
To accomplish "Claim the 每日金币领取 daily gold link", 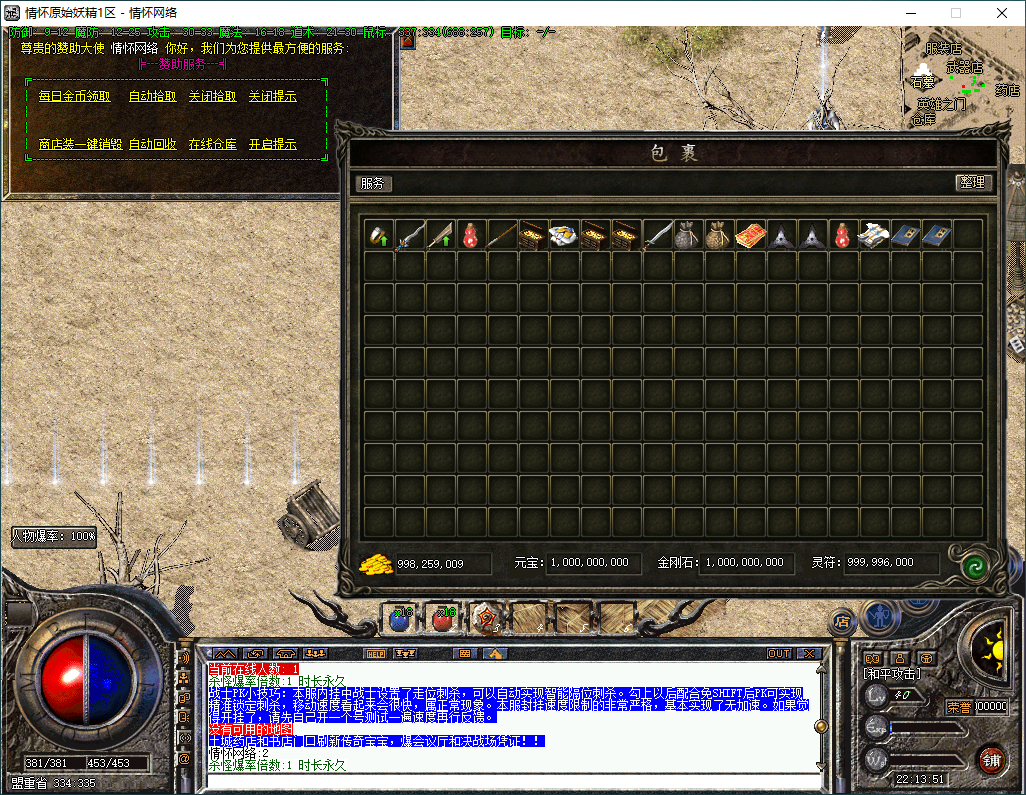I will click(74, 96).
